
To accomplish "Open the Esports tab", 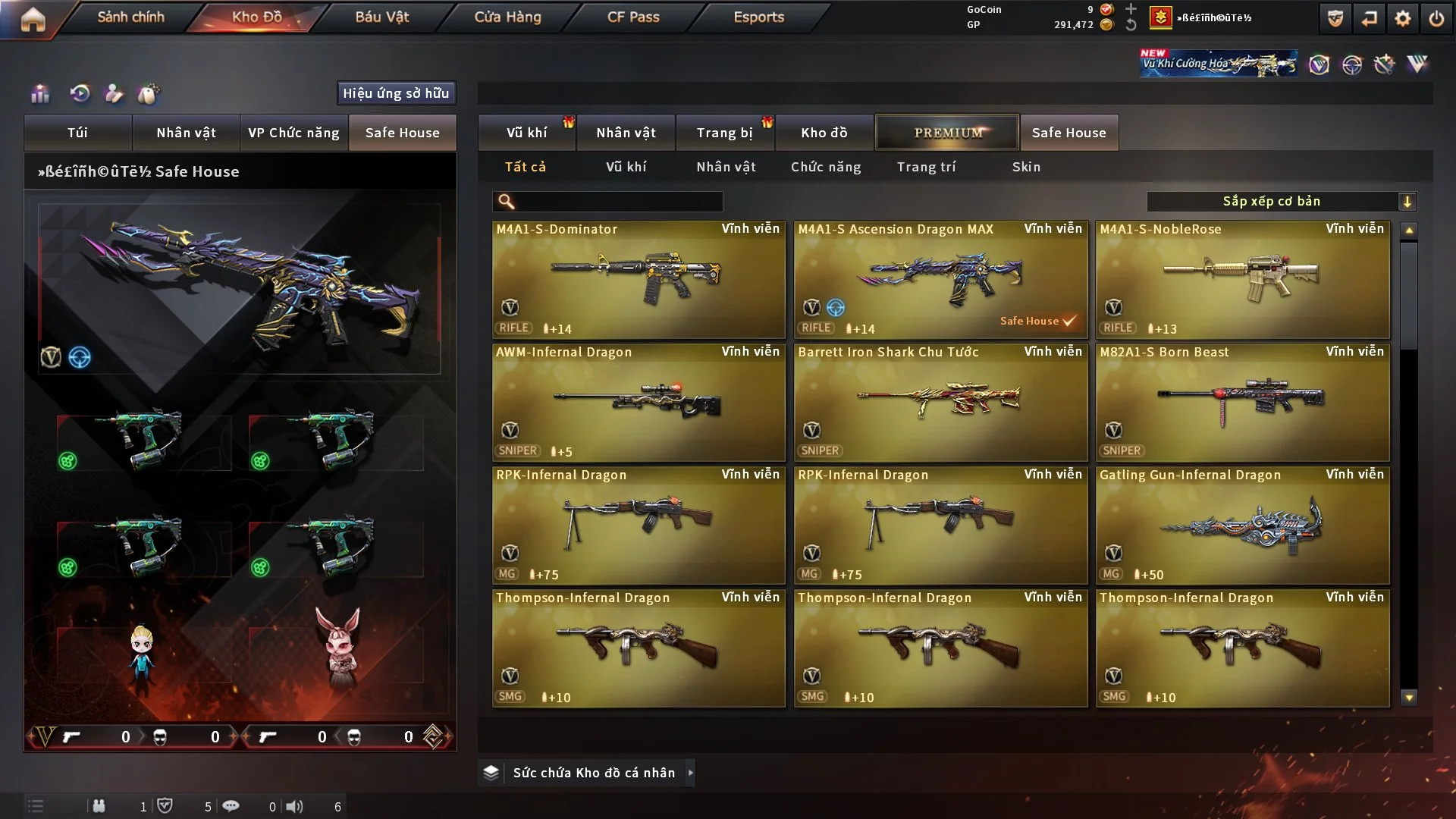I will coord(758,17).
